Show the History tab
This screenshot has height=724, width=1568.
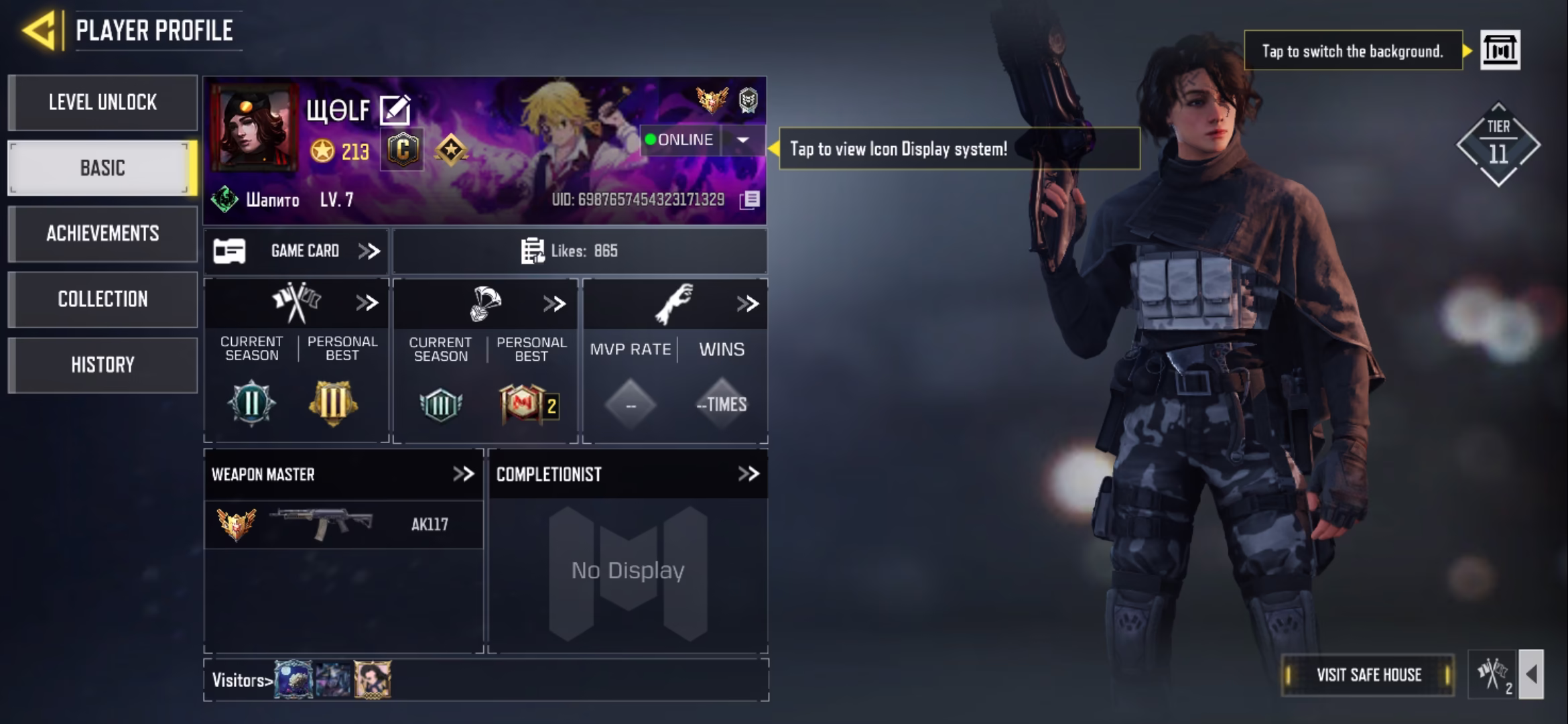[x=103, y=365]
